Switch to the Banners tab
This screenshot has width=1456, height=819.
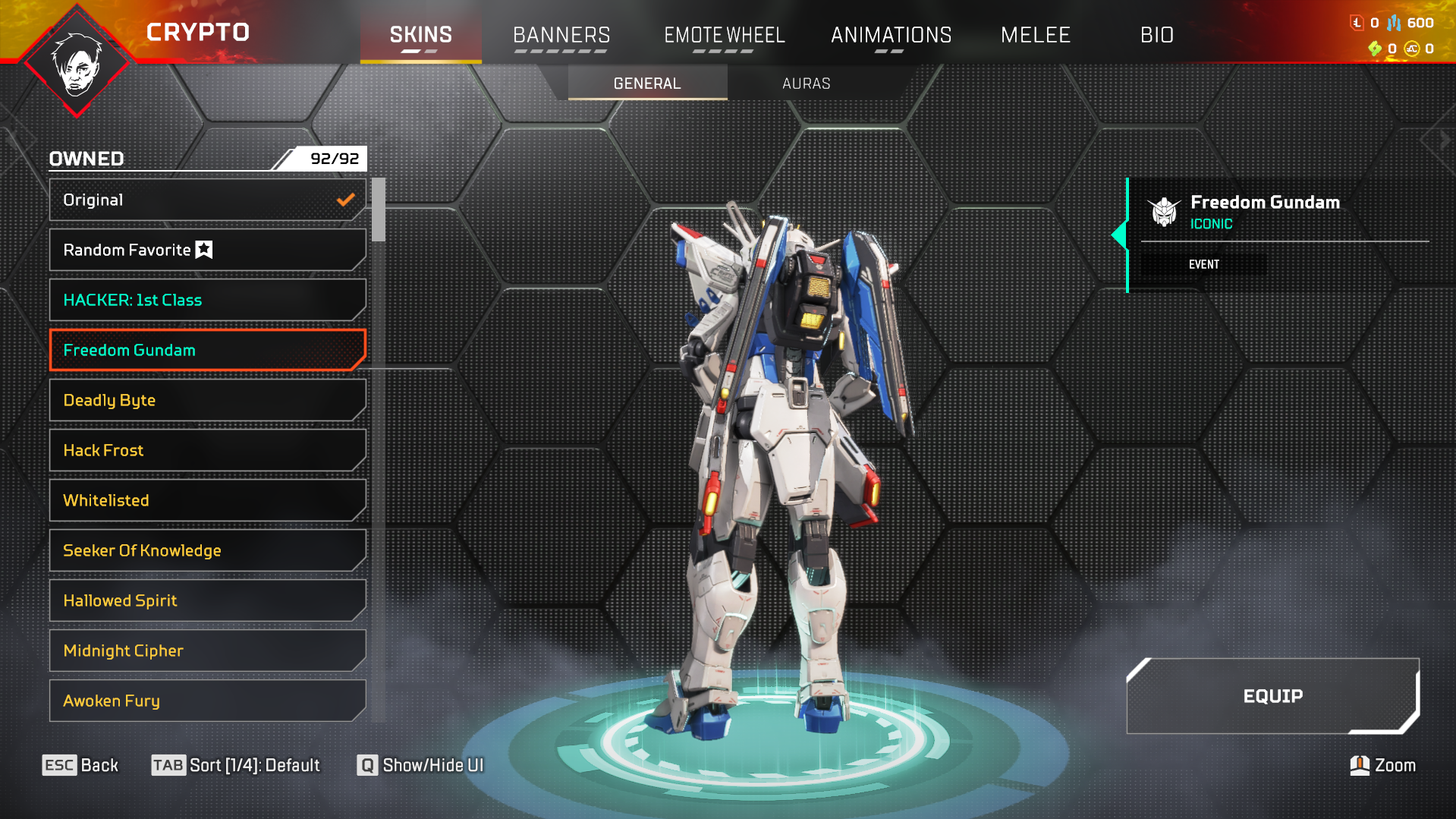point(561,35)
